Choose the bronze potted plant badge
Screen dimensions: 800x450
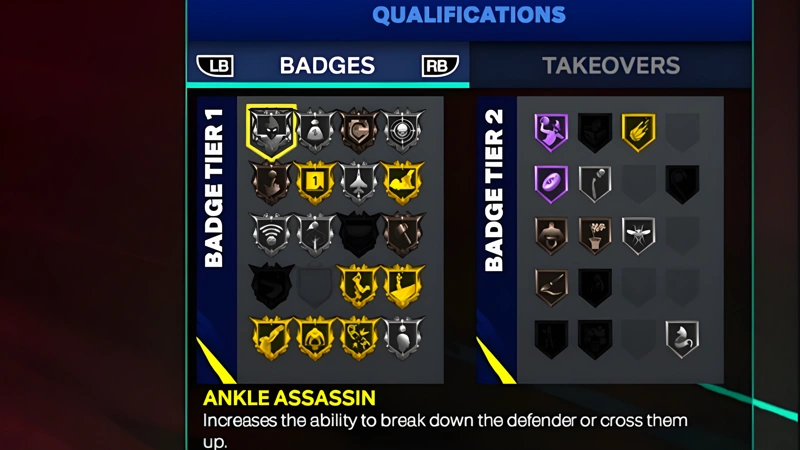pyautogui.click(x=595, y=235)
